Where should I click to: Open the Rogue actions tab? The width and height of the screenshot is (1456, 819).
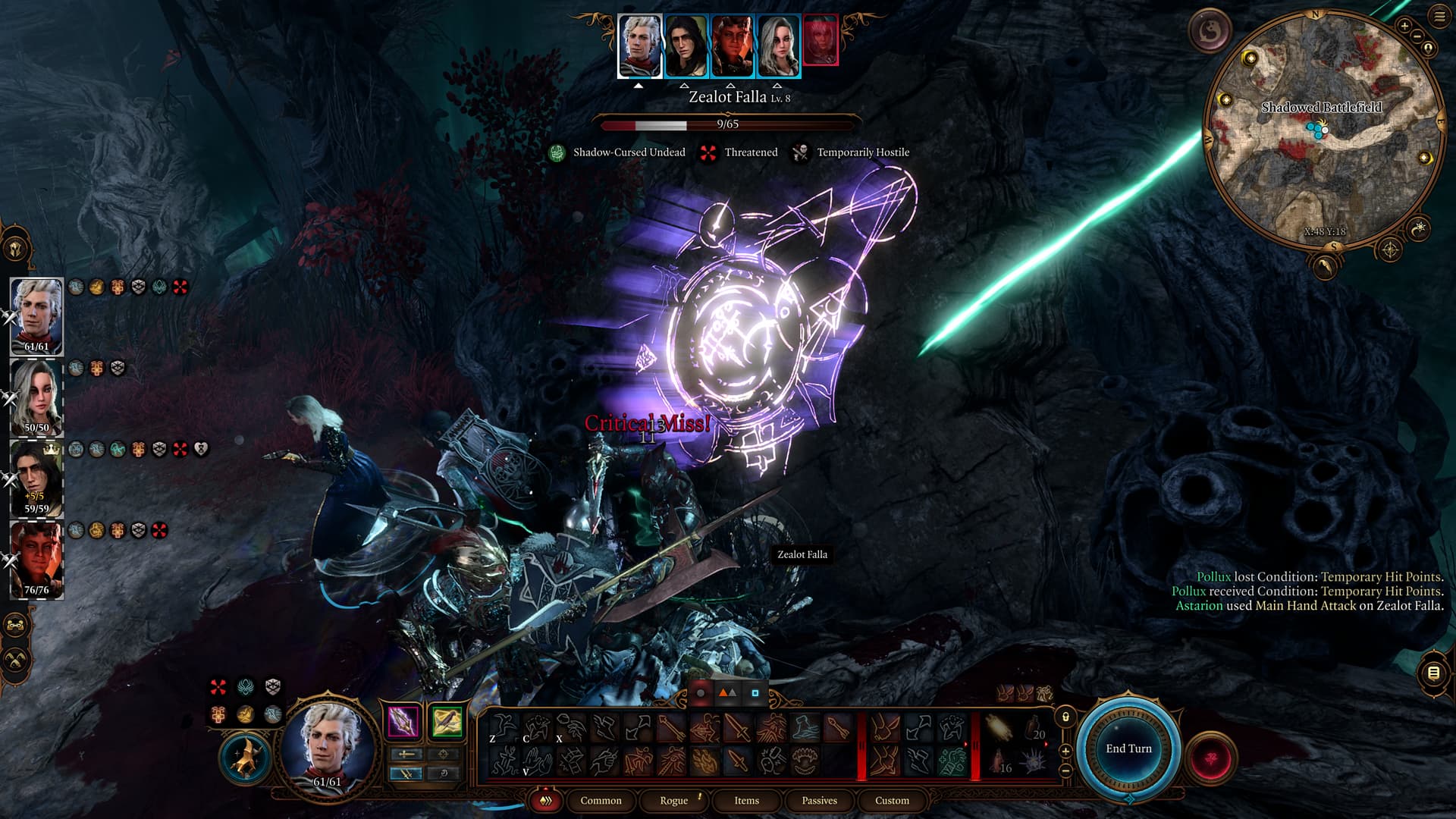coord(673,801)
